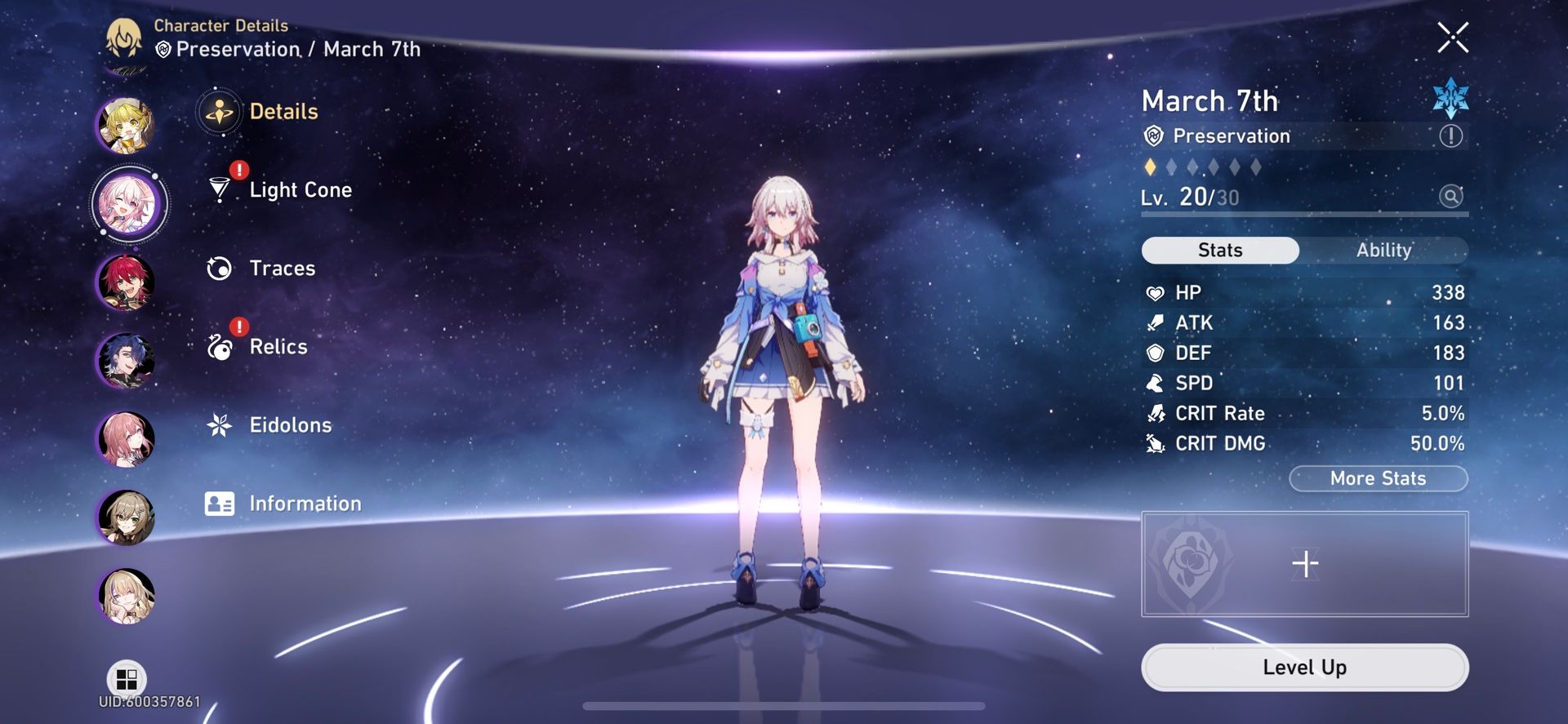
Task: Open the Information card icon
Action: pyautogui.click(x=218, y=503)
